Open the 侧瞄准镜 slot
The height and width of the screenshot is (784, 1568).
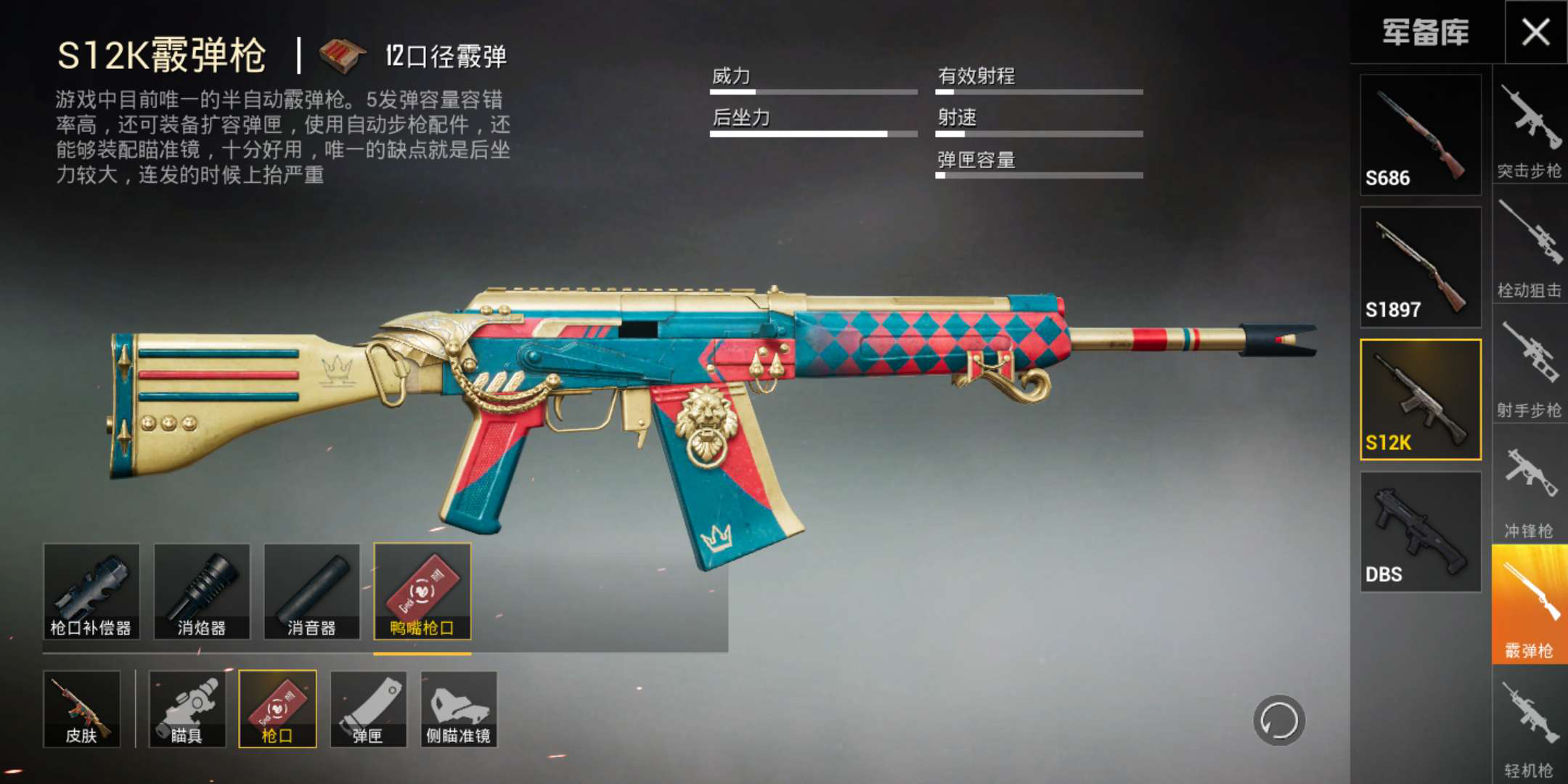pyautogui.click(x=459, y=709)
